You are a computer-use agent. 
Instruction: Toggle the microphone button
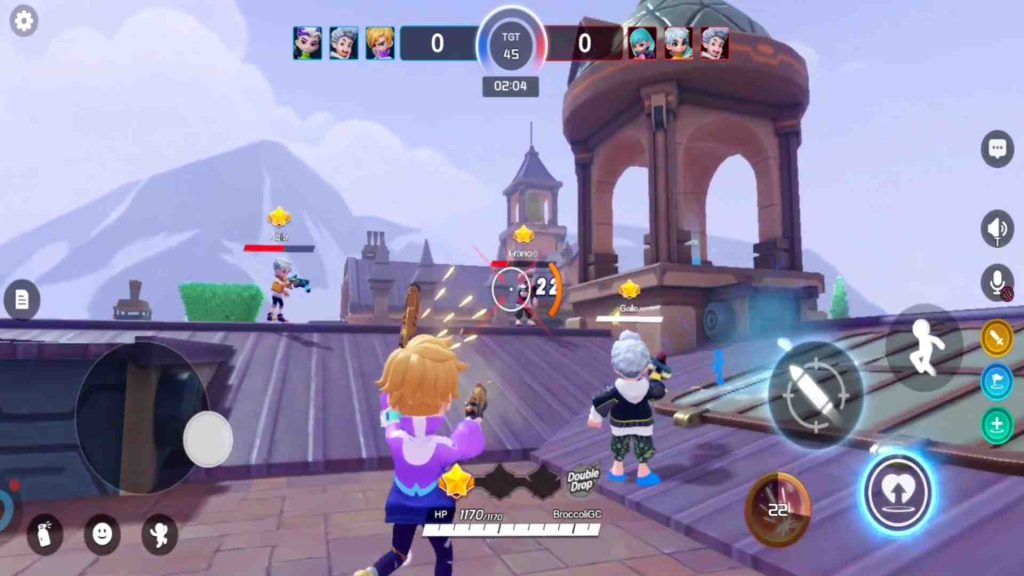click(x=997, y=283)
